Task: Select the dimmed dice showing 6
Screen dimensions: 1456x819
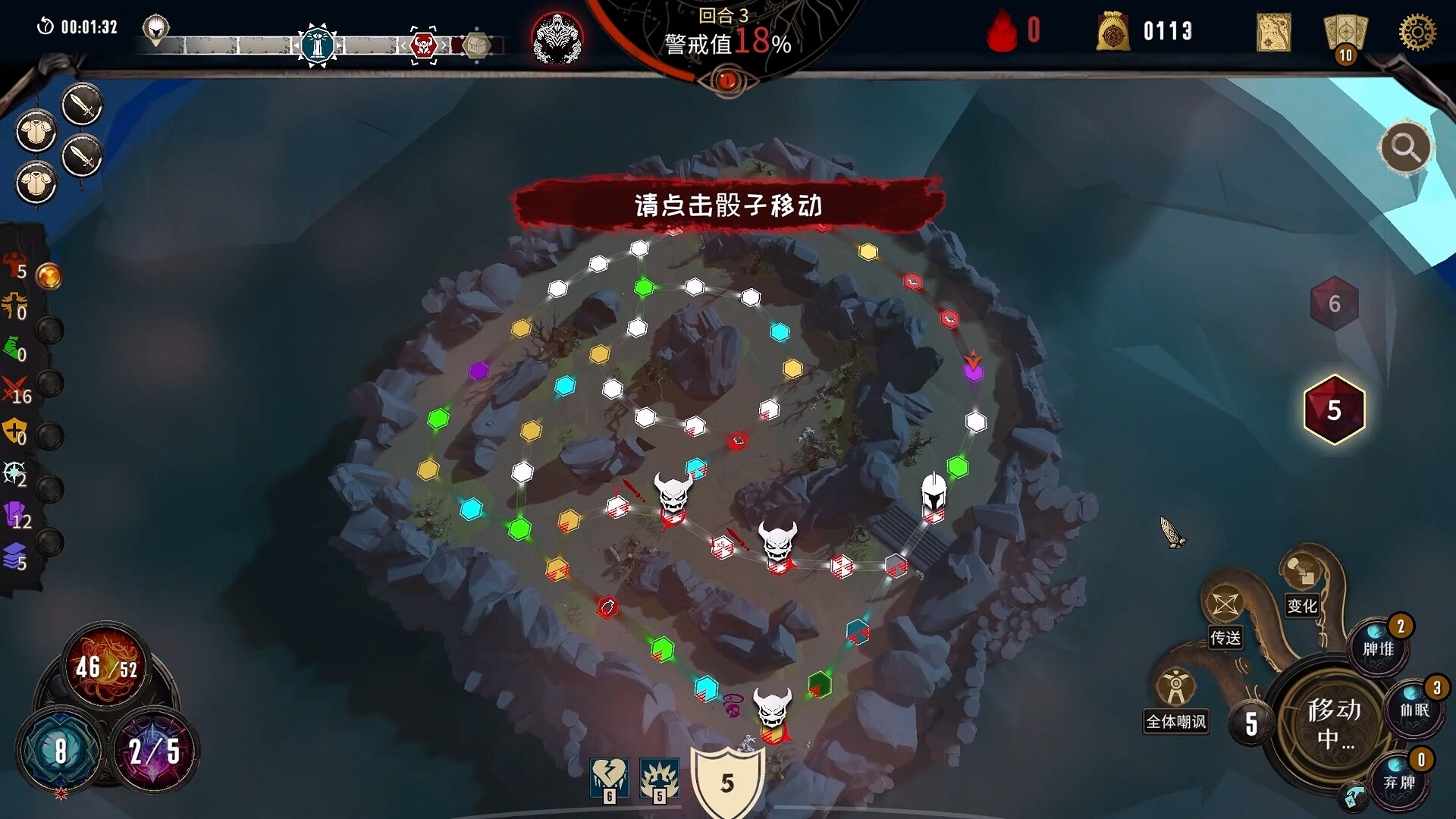Action: pyautogui.click(x=1334, y=303)
